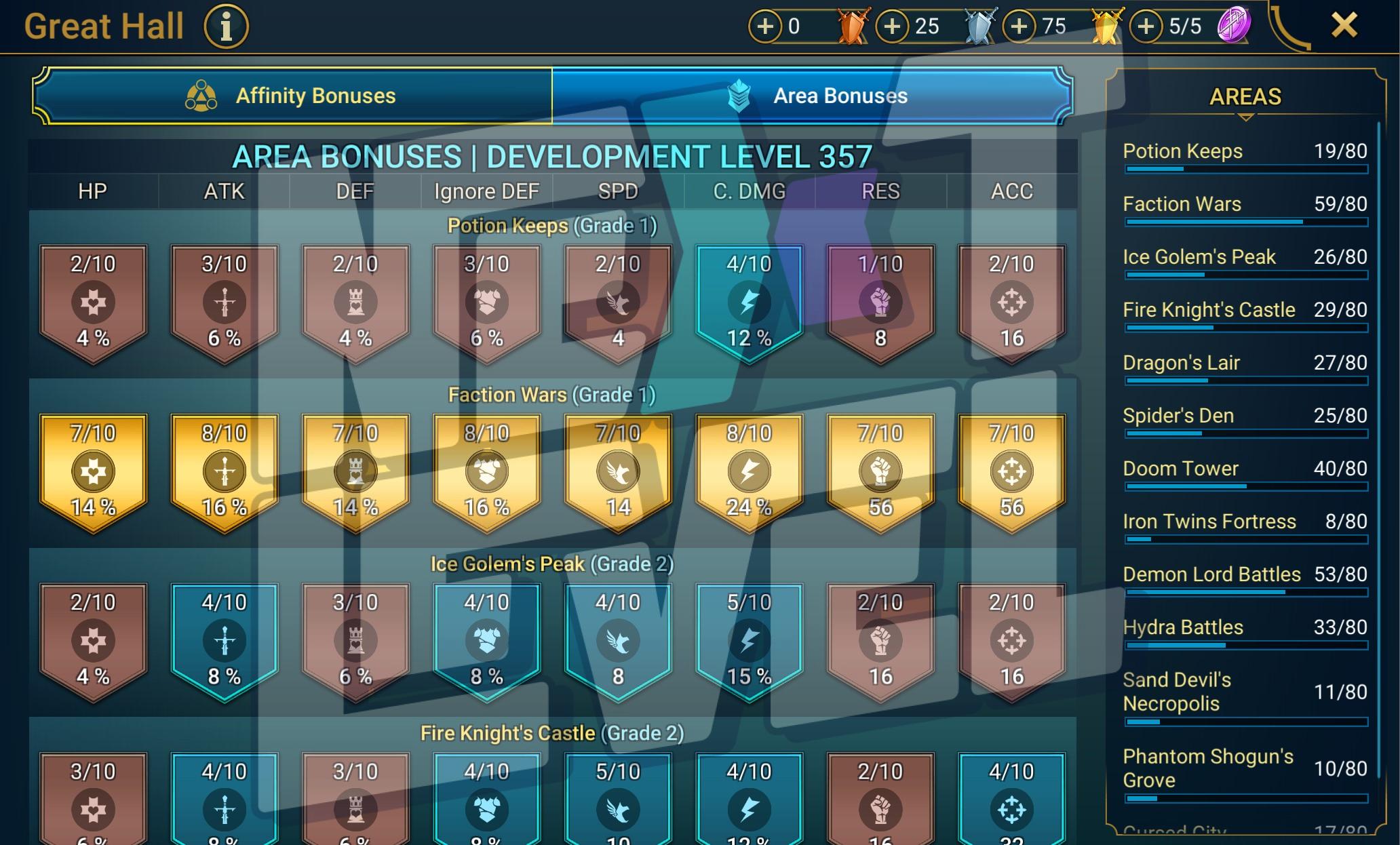Add gold medals with the plus button
1400x845 pixels.
click(x=1019, y=26)
